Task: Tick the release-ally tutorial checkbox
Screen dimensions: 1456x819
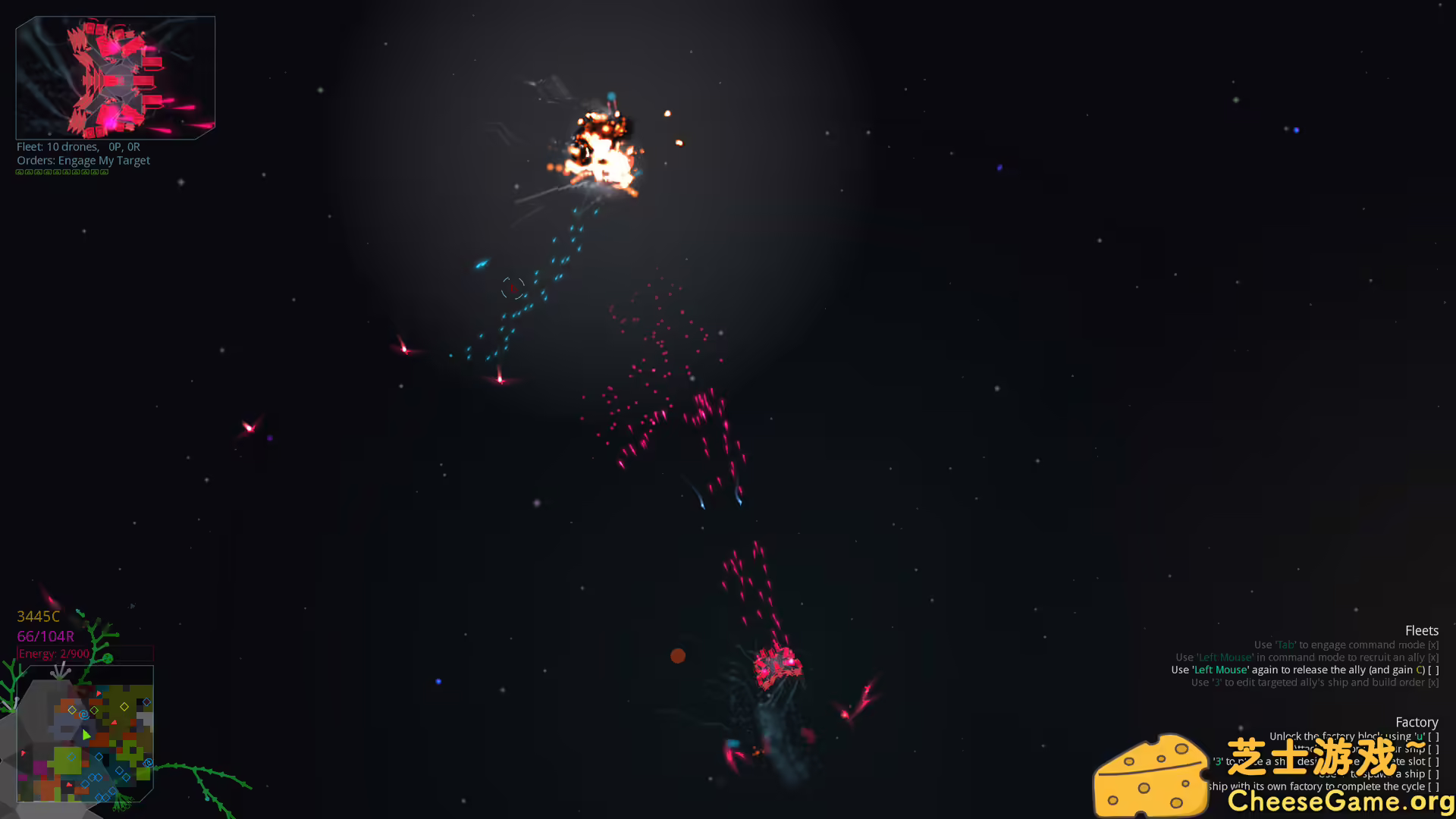Action: 1434,670
